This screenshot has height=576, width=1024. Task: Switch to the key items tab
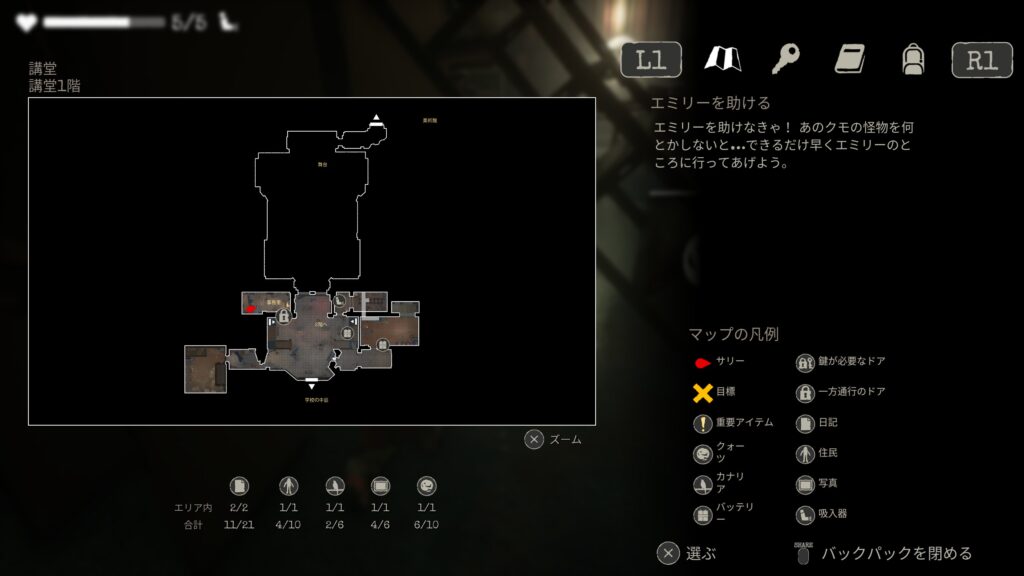pyautogui.click(x=786, y=59)
